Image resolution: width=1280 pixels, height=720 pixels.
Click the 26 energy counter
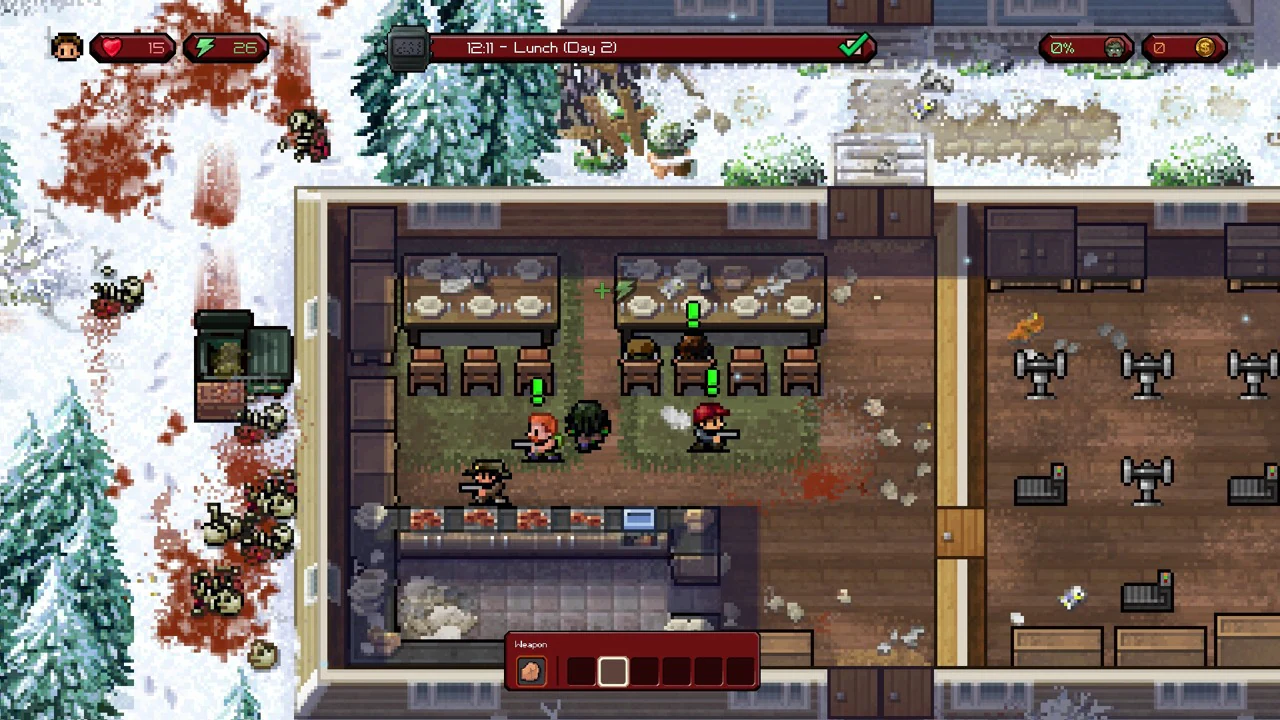click(247, 47)
